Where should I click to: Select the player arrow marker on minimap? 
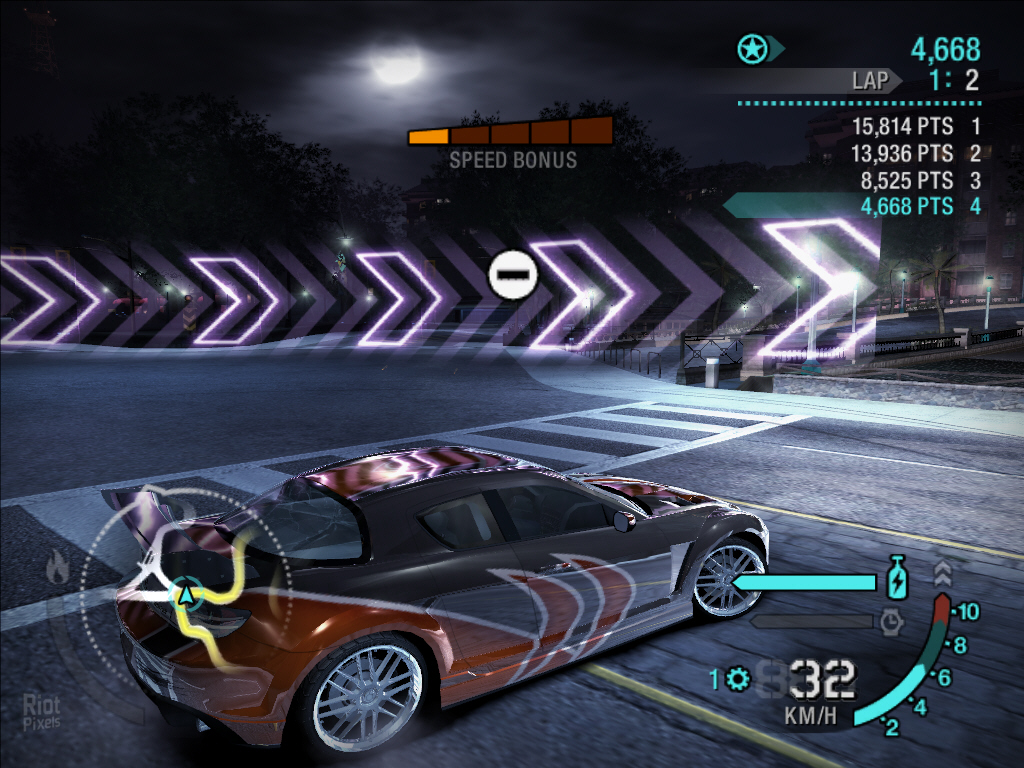(x=185, y=595)
